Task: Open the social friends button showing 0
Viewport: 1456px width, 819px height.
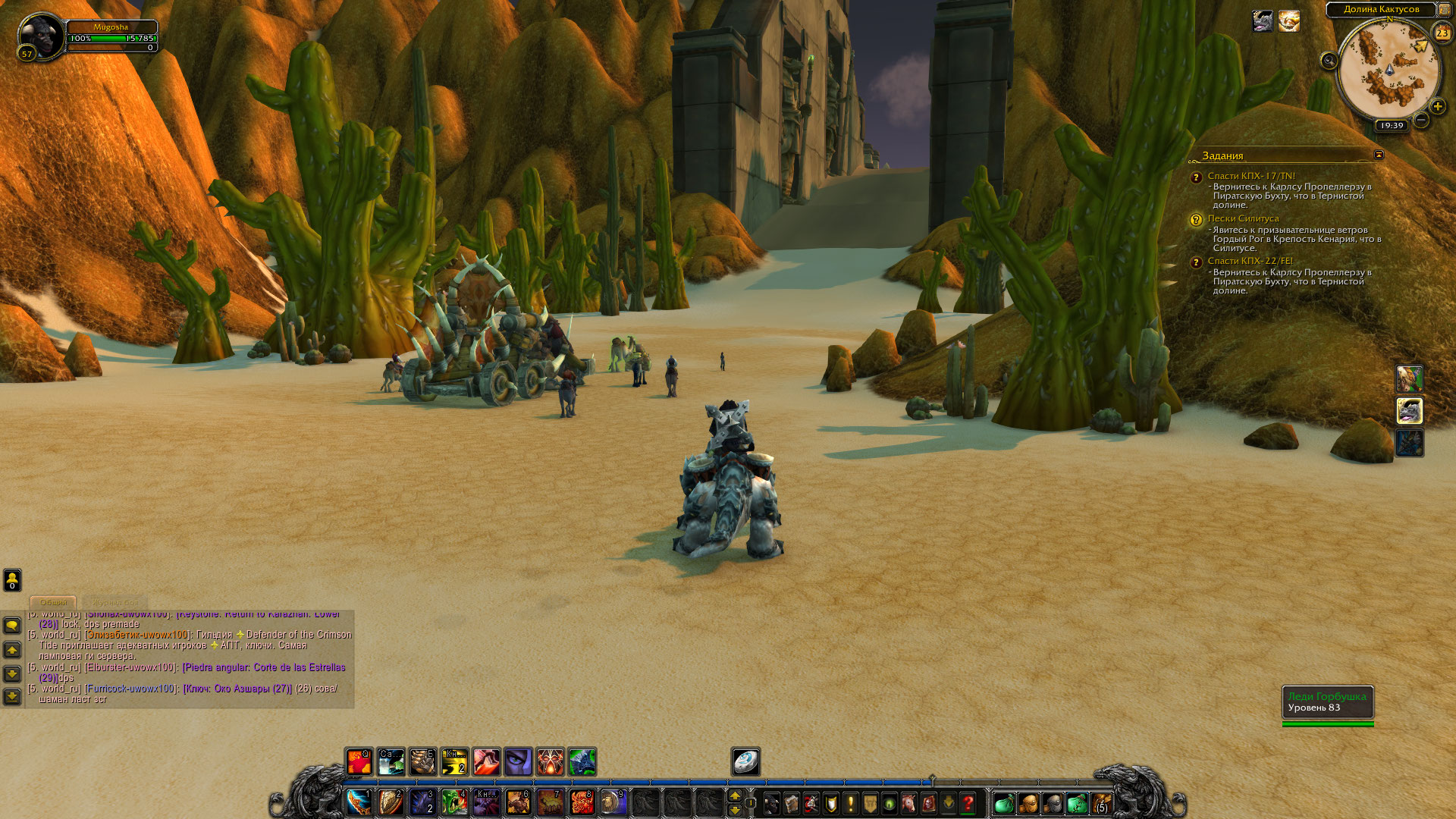Action: (12, 580)
